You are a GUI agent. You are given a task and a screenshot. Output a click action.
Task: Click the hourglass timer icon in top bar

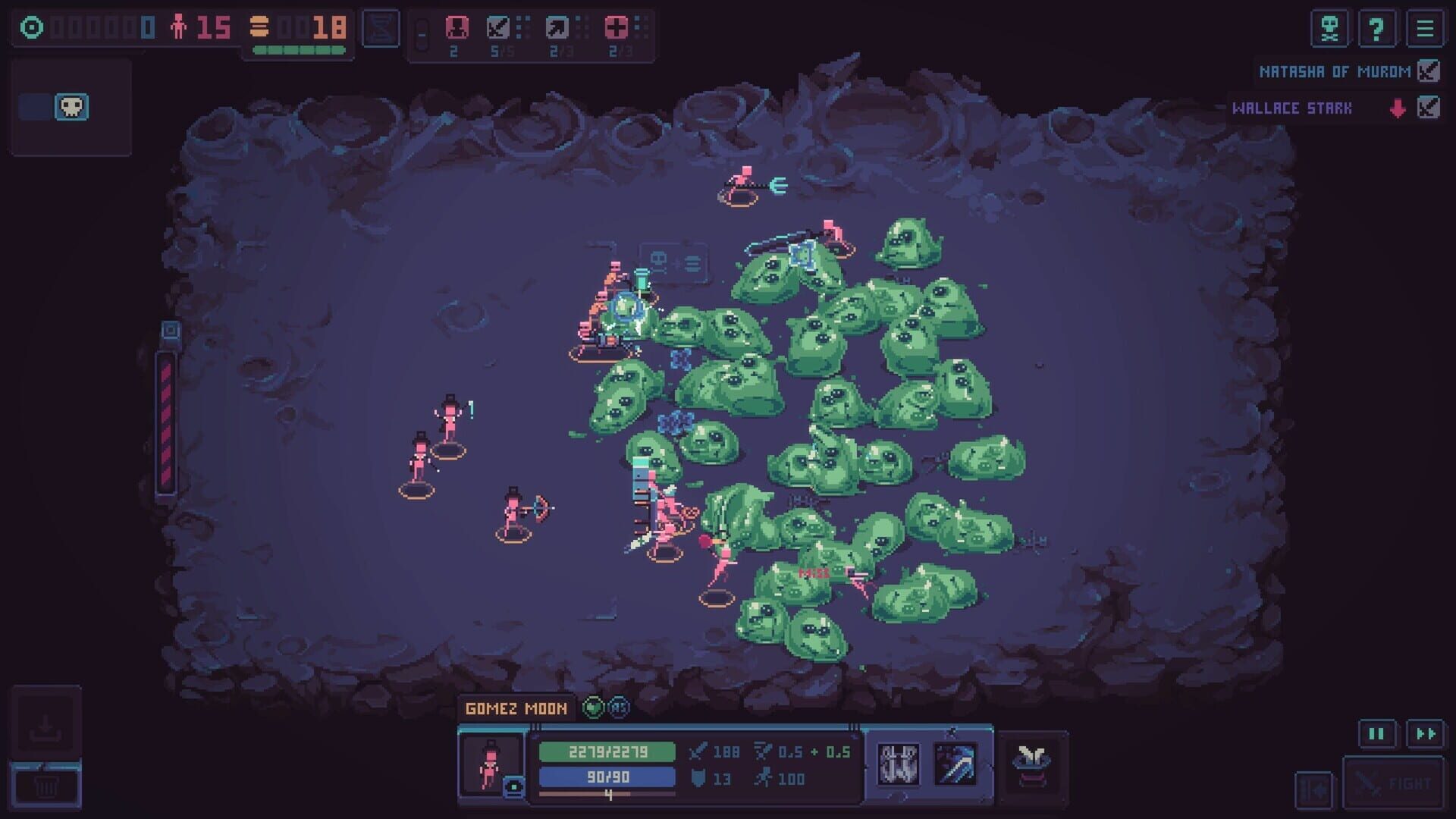pyautogui.click(x=381, y=27)
